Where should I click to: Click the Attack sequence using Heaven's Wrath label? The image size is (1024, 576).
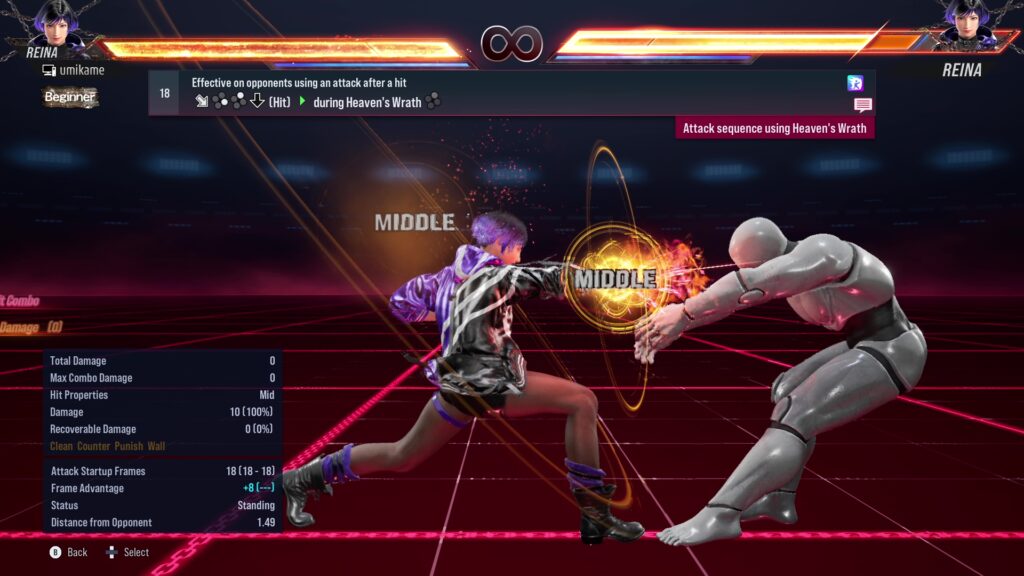tap(775, 128)
